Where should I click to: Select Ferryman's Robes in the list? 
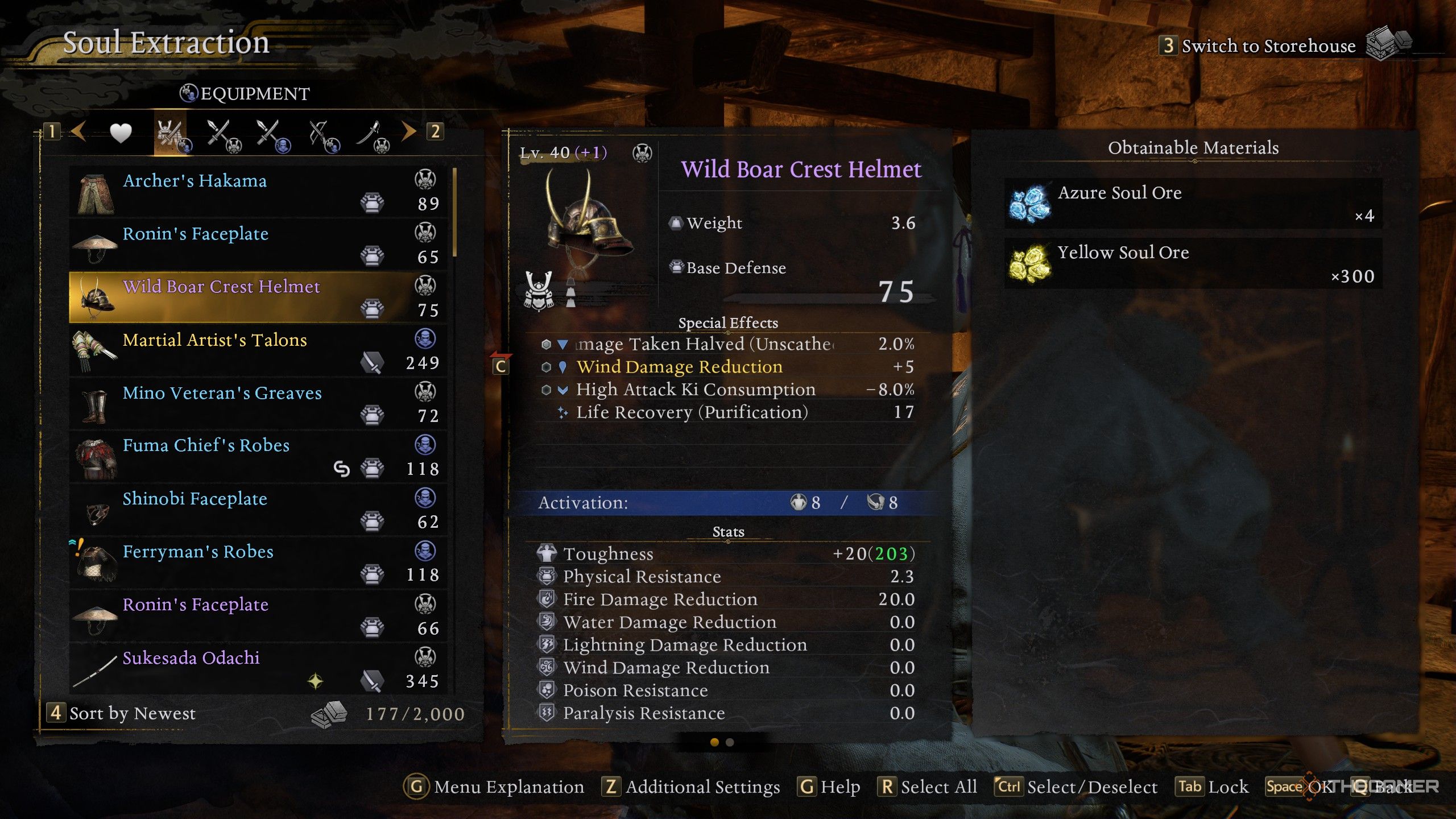pyautogui.click(x=257, y=562)
